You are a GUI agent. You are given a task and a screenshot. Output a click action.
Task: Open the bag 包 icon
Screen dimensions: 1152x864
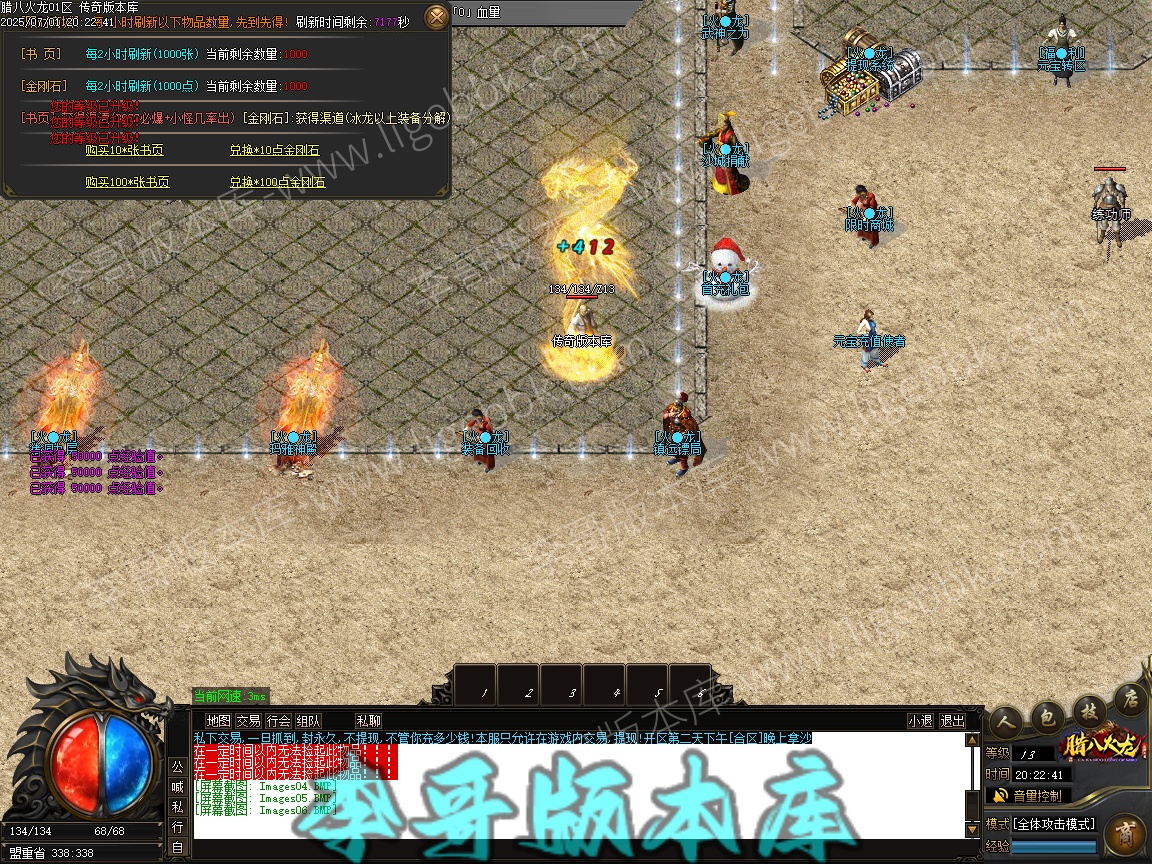click(1047, 714)
